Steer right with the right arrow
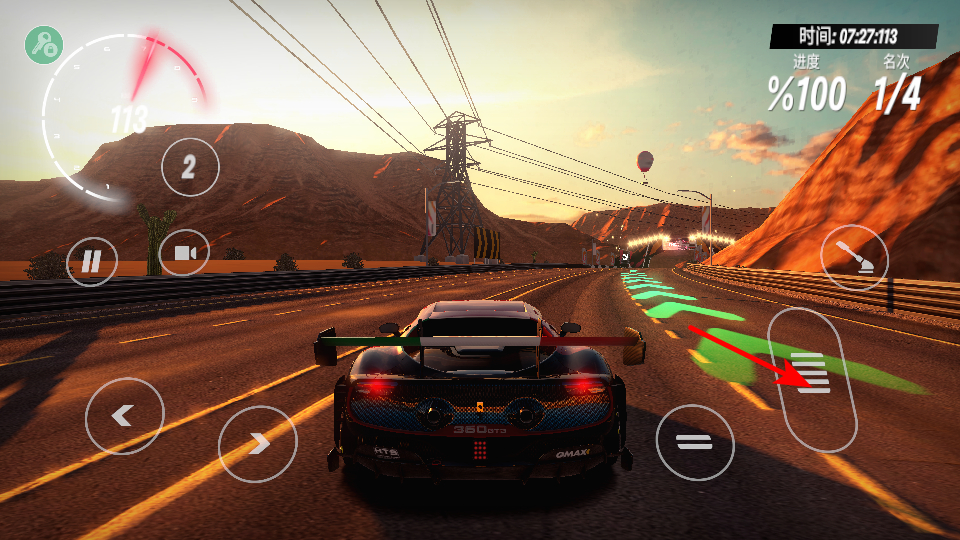Viewport: 960px width, 540px height. 257,443
